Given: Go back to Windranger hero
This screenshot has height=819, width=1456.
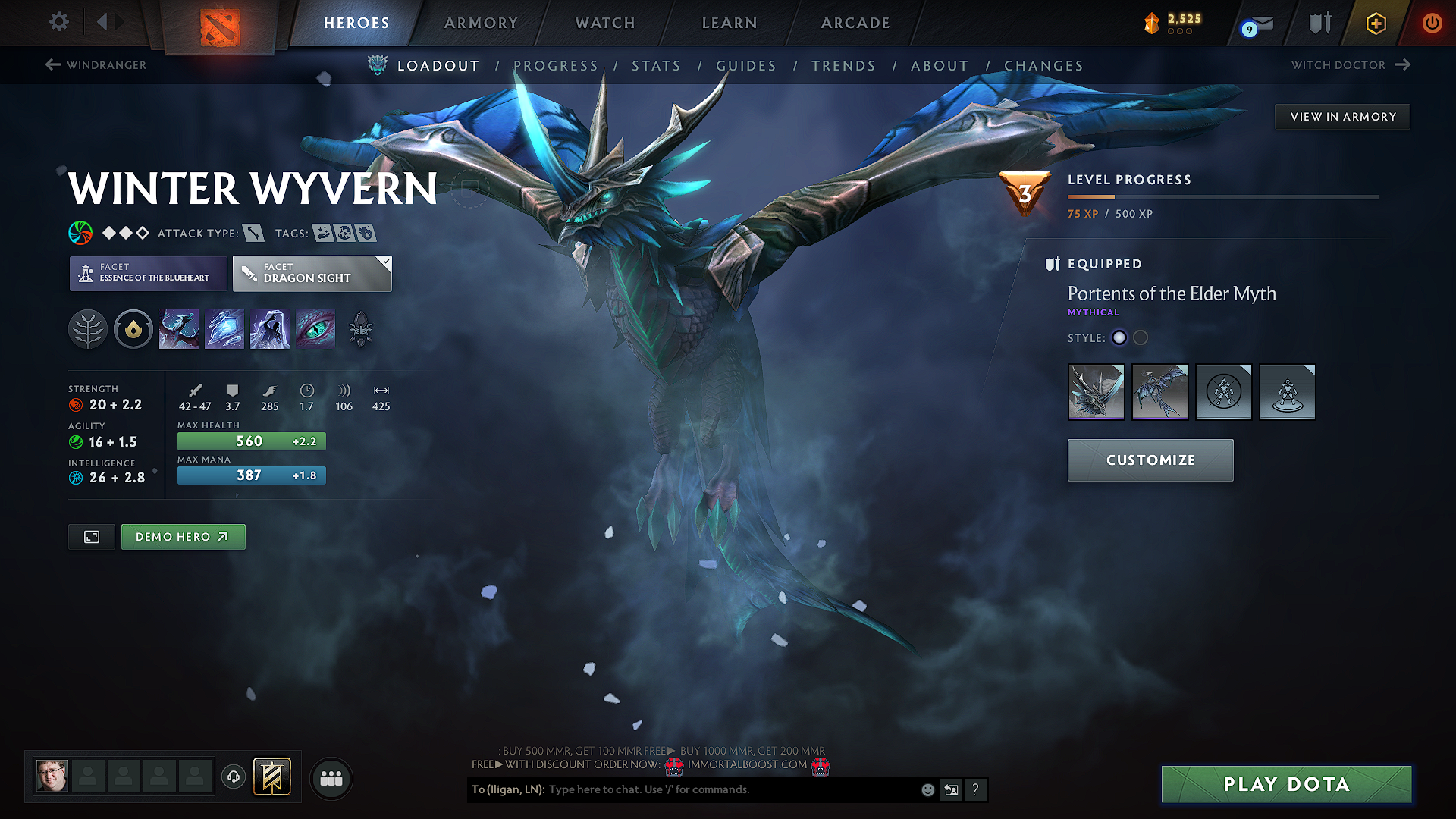Looking at the screenshot, I should pos(96,65).
